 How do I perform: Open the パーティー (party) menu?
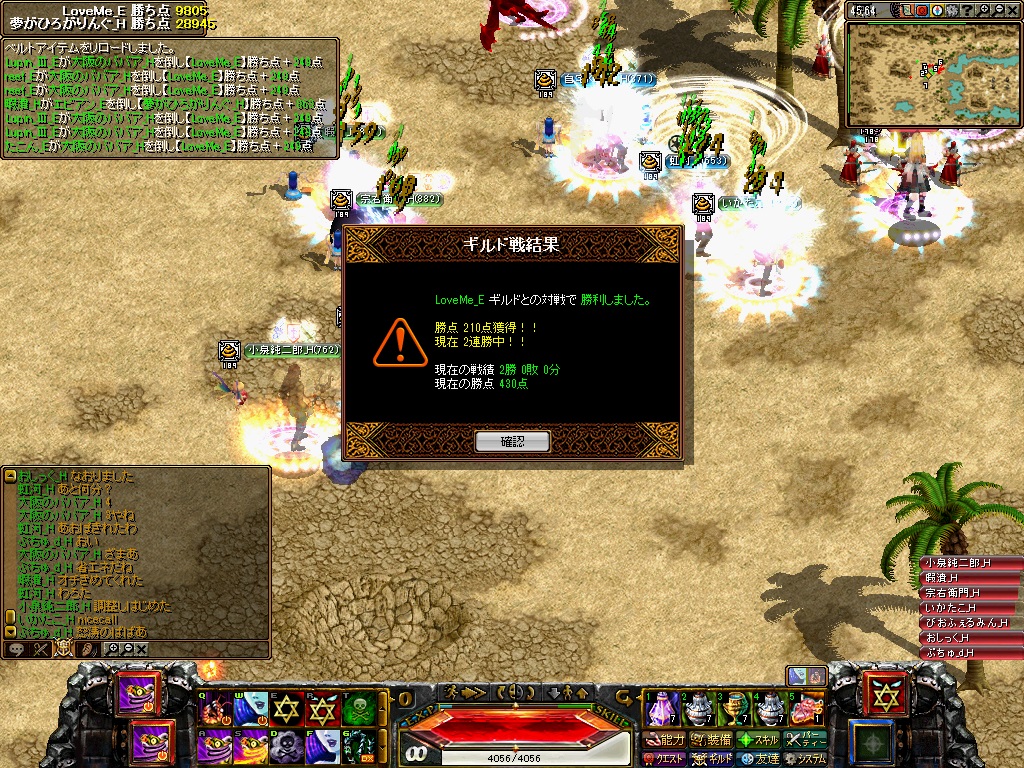tap(806, 740)
